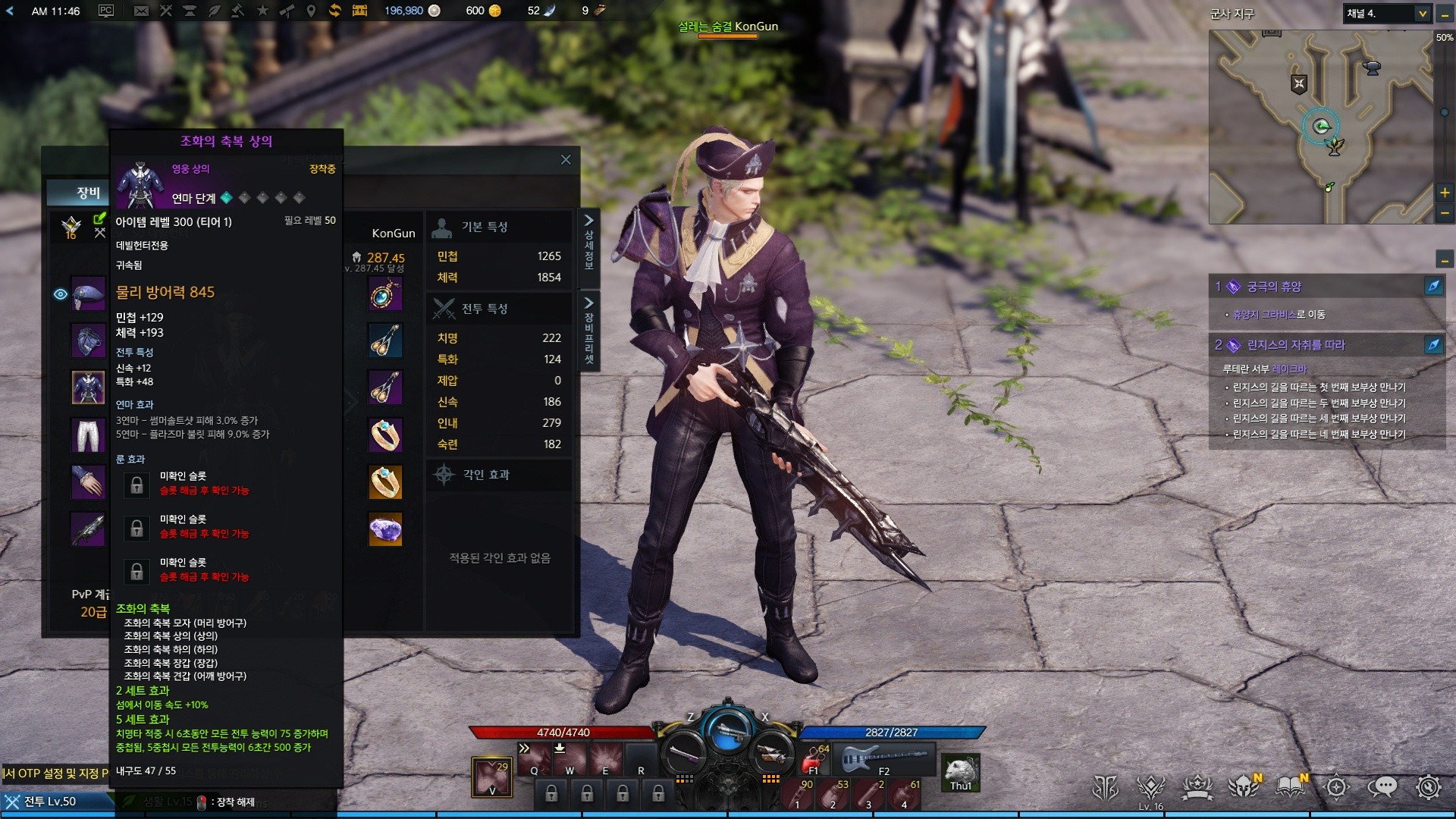The width and height of the screenshot is (1456, 819).
Task: Use the F1 health potion slot
Action: 815,758
